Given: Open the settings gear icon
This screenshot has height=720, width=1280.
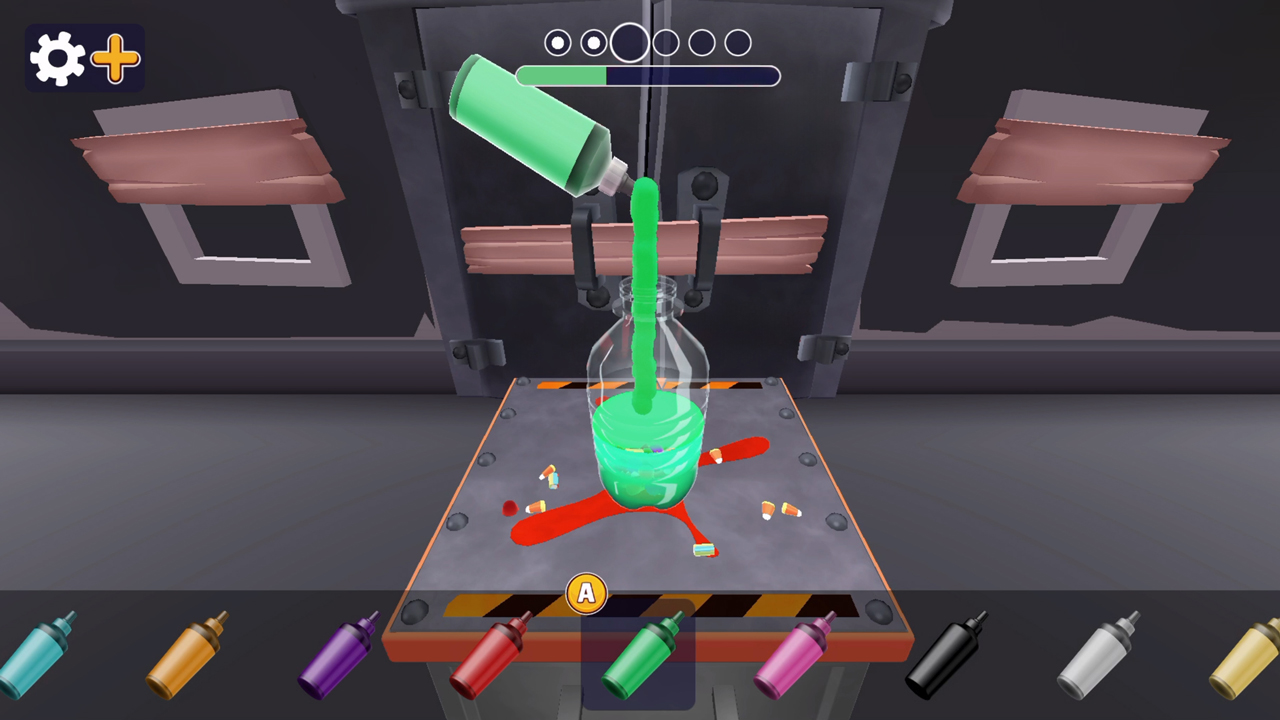Looking at the screenshot, I should [x=57, y=57].
